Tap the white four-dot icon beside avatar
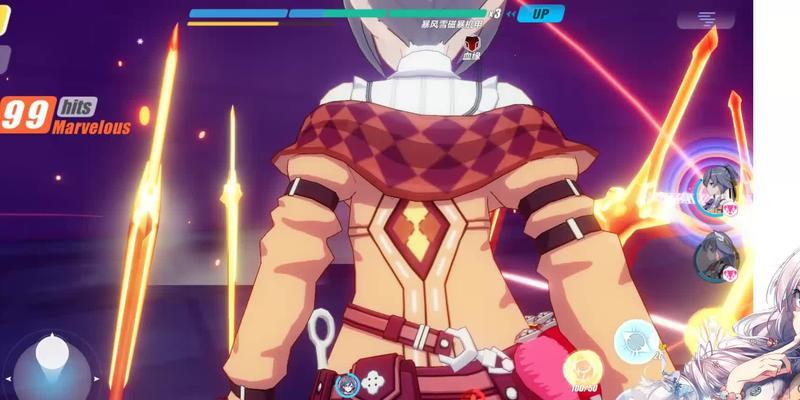 pos(374,381)
